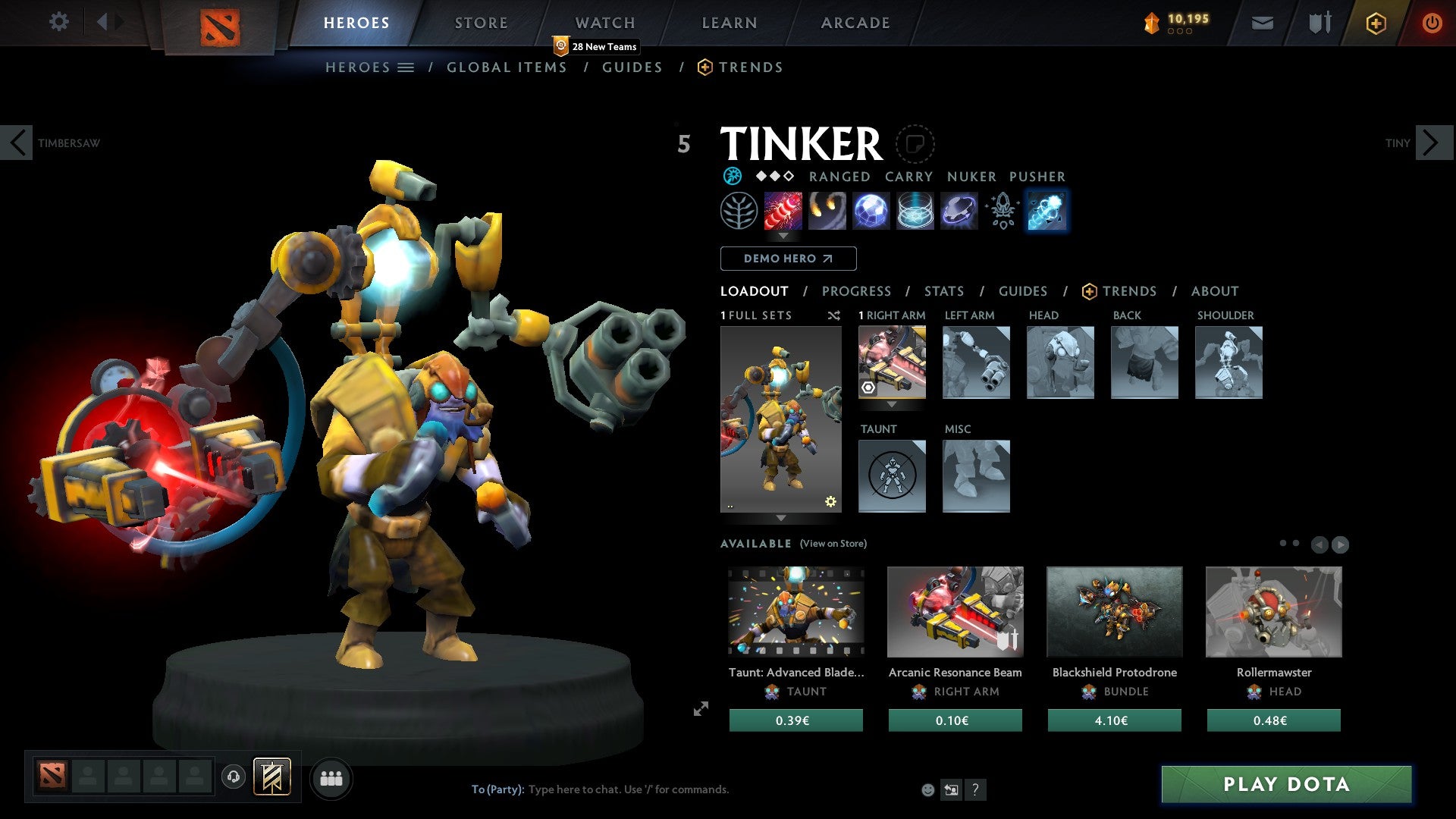Click the help question mark near chat
Screen dimensions: 1456x819
(975, 789)
